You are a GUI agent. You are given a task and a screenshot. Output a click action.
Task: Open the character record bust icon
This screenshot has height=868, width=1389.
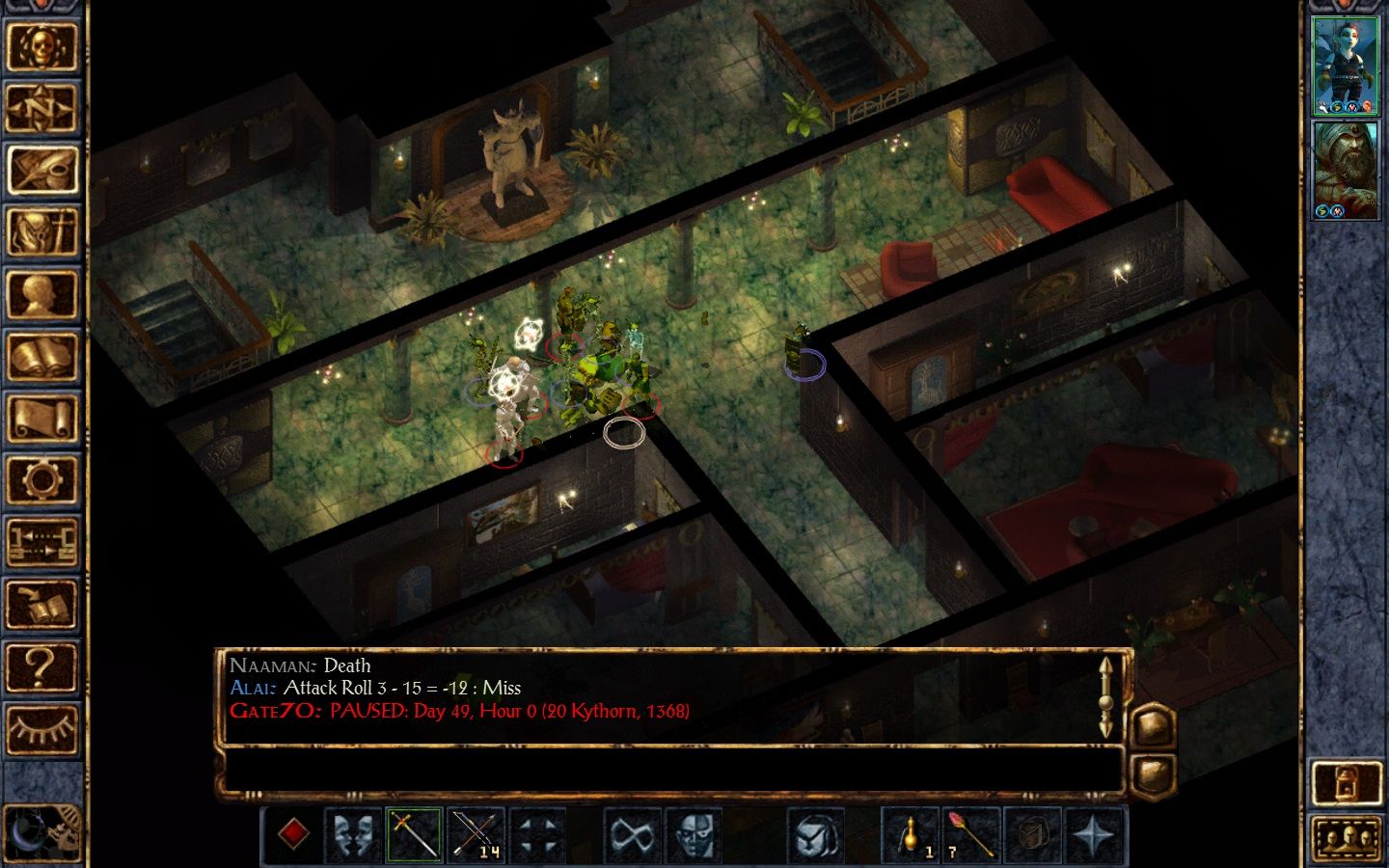pyautogui.click(x=41, y=295)
